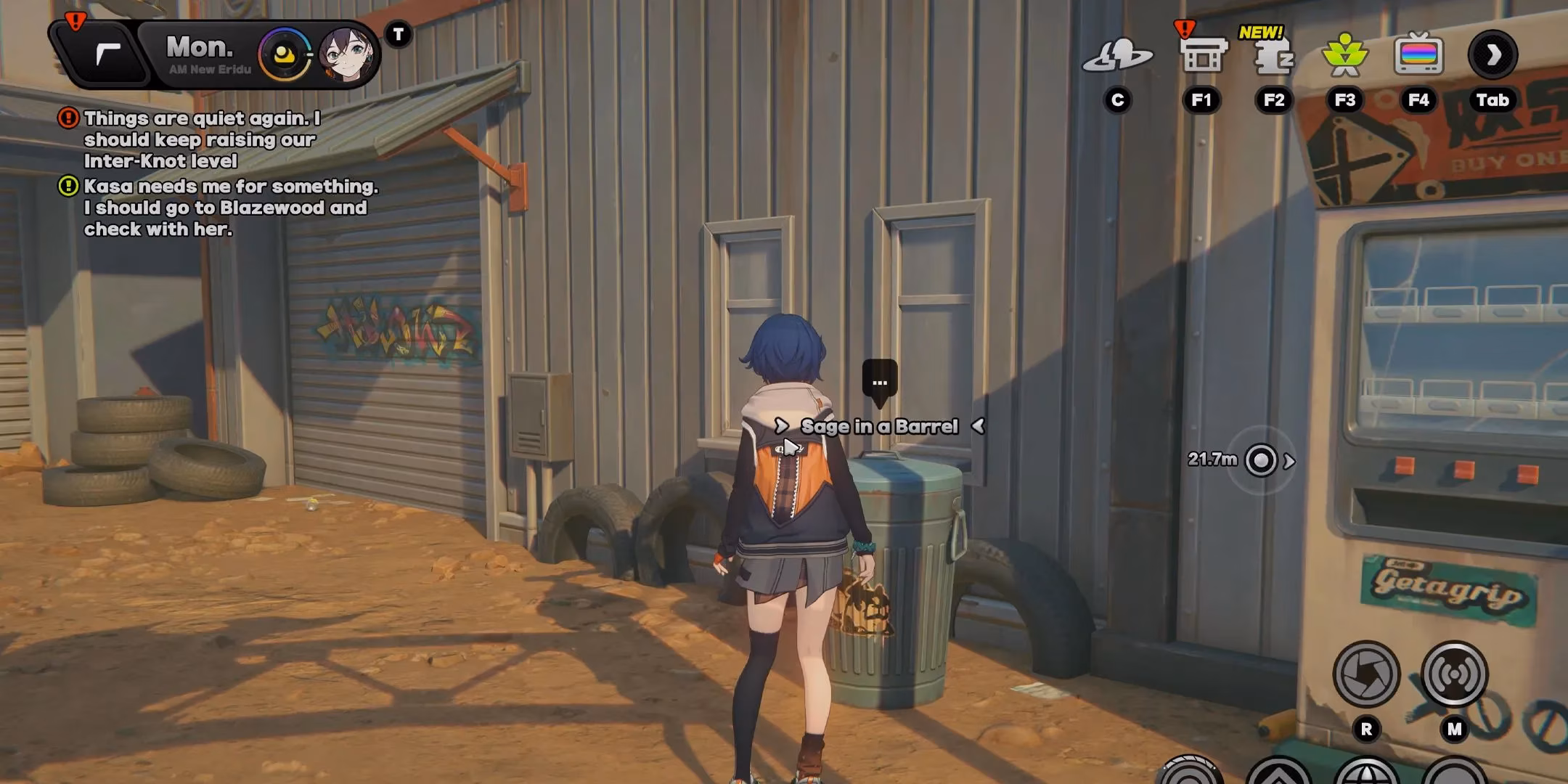Open camera mode with the shutter icon
Screen dimensions: 1568x784
pos(1366,674)
